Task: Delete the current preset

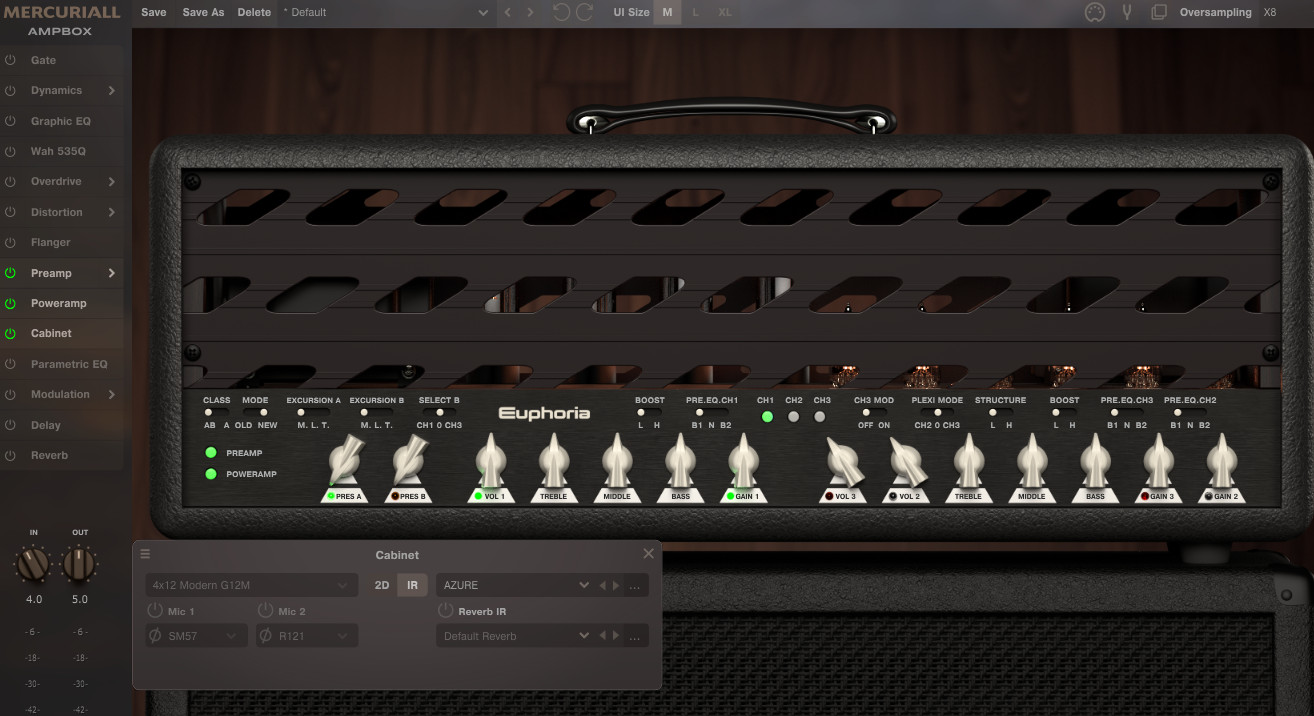Action: pos(254,12)
